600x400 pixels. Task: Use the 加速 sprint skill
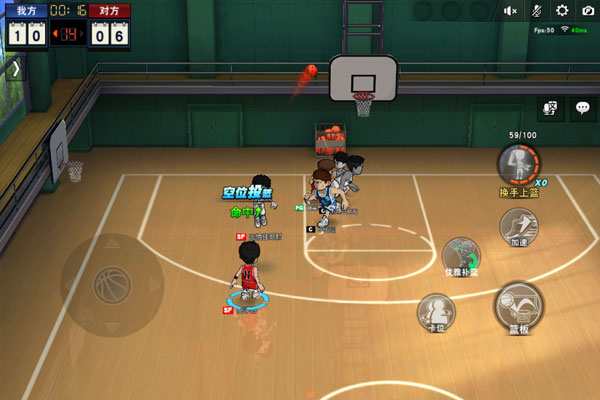[x=518, y=226]
